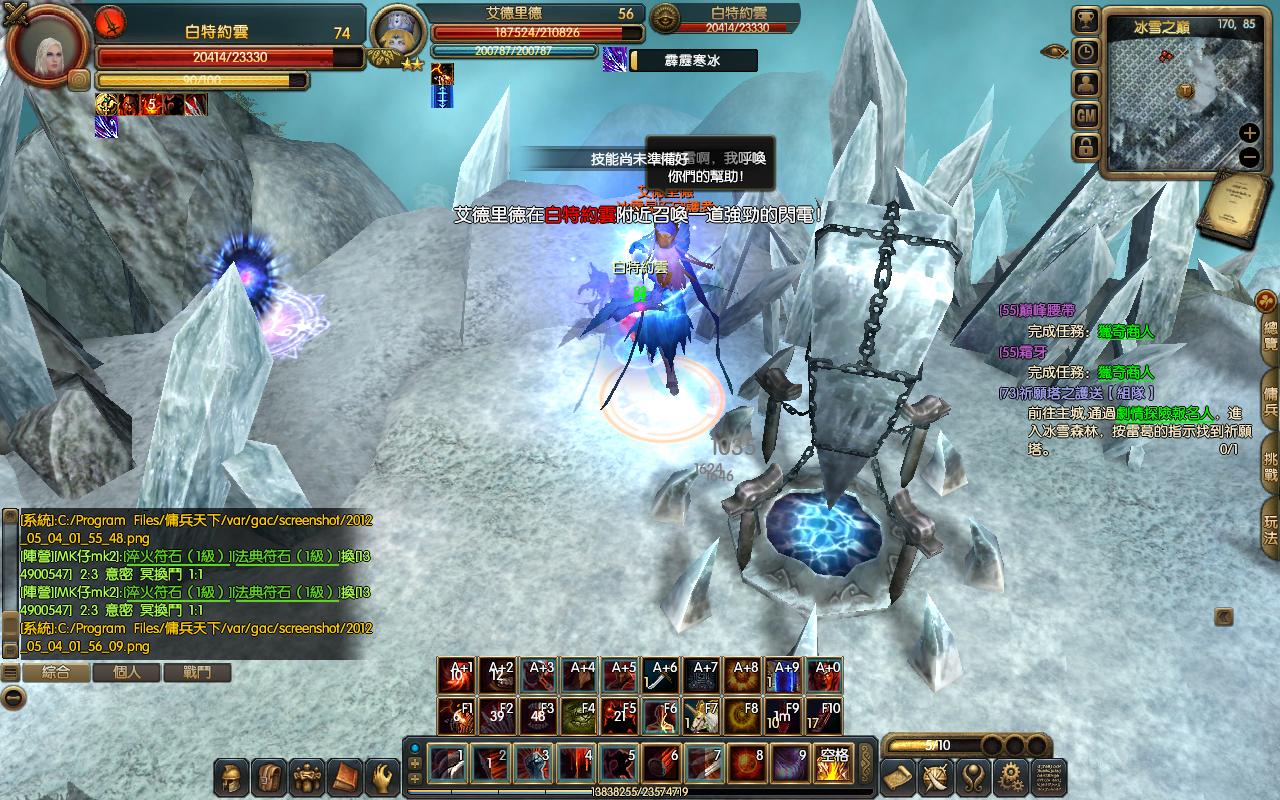The image size is (1280, 800).
Task: Open the backpack inventory icon
Action: pos(269,777)
